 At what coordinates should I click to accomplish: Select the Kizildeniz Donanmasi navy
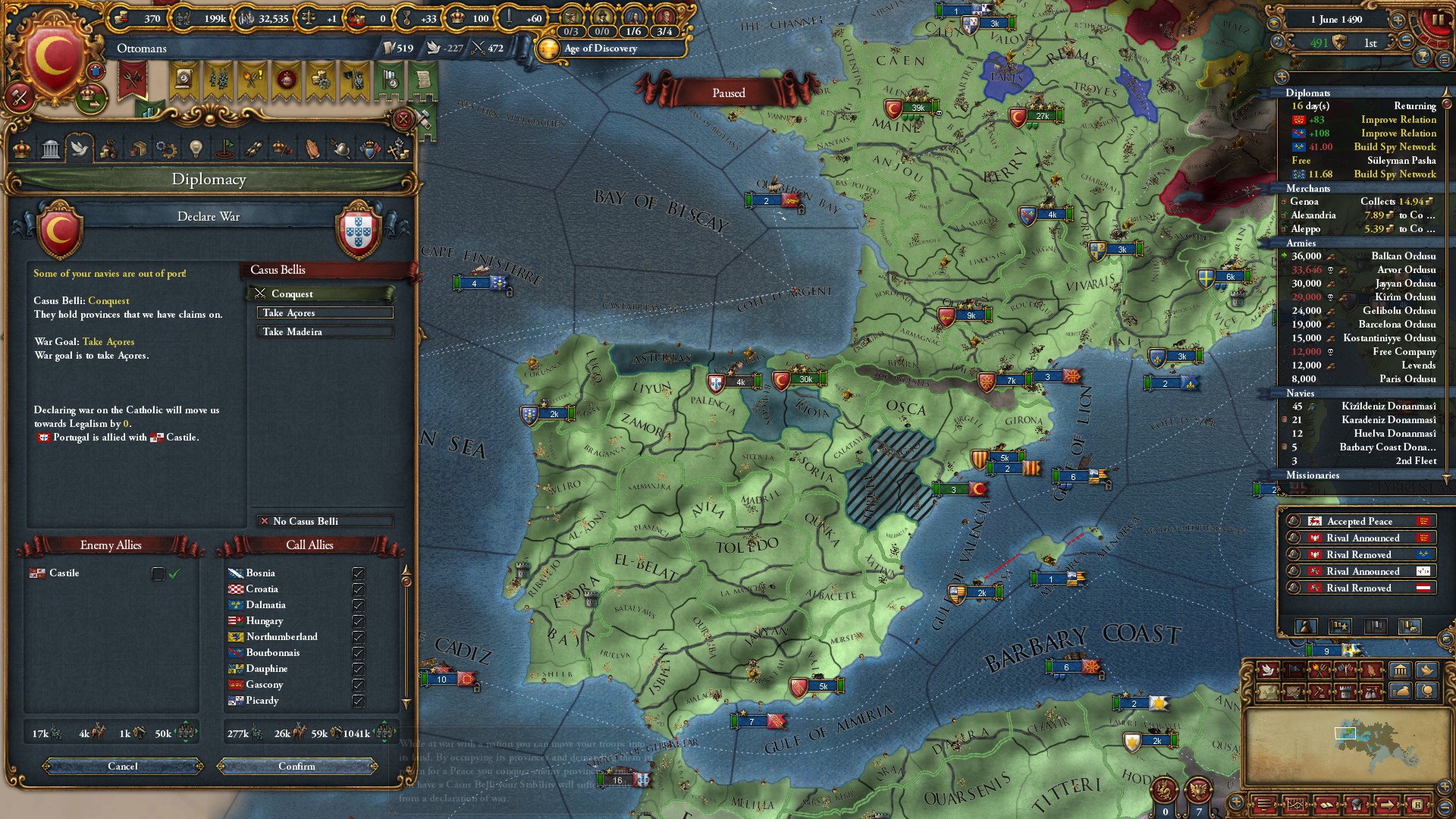point(1363,406)
